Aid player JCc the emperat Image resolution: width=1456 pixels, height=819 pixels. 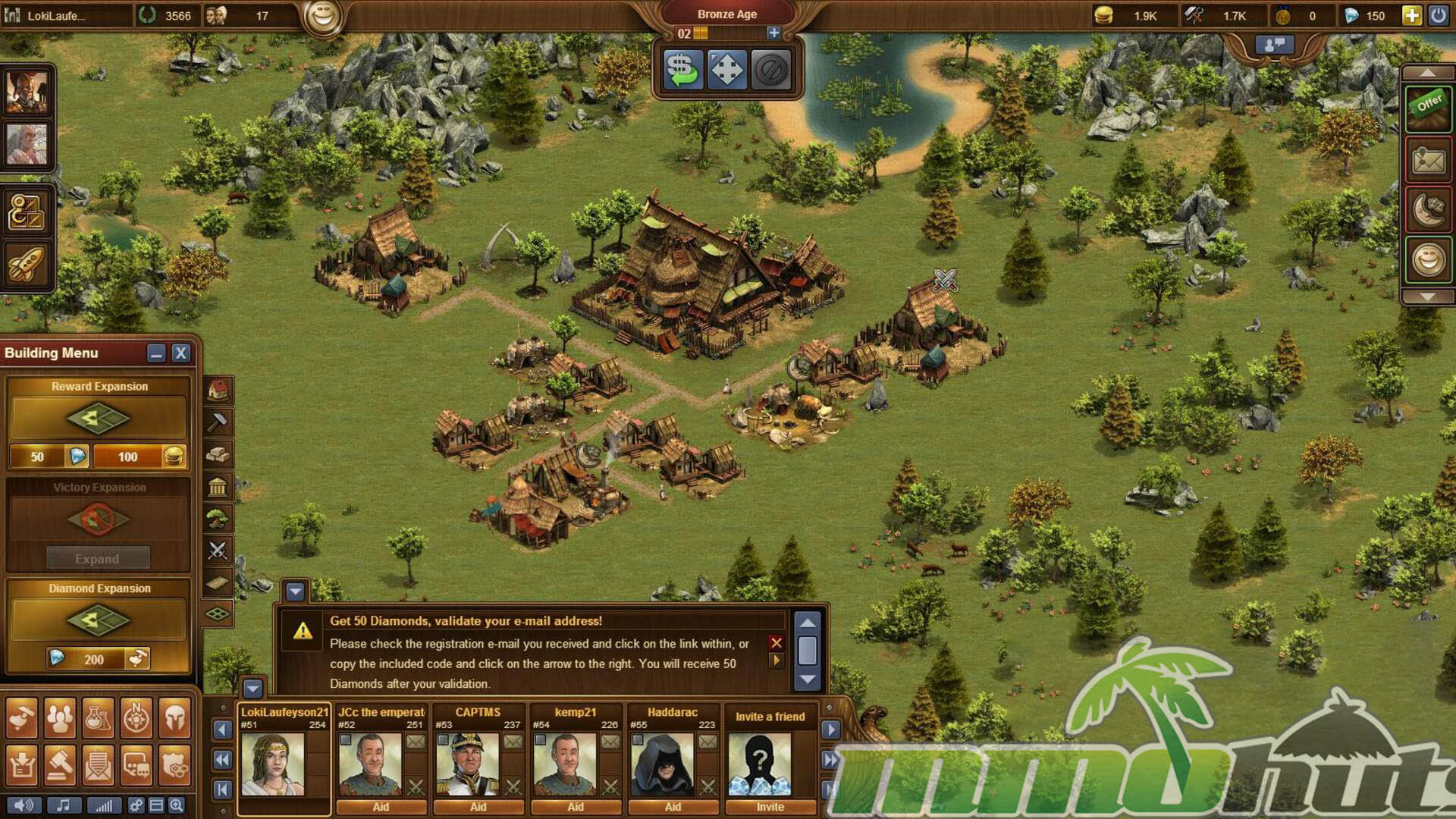click(x=381, y=807)
